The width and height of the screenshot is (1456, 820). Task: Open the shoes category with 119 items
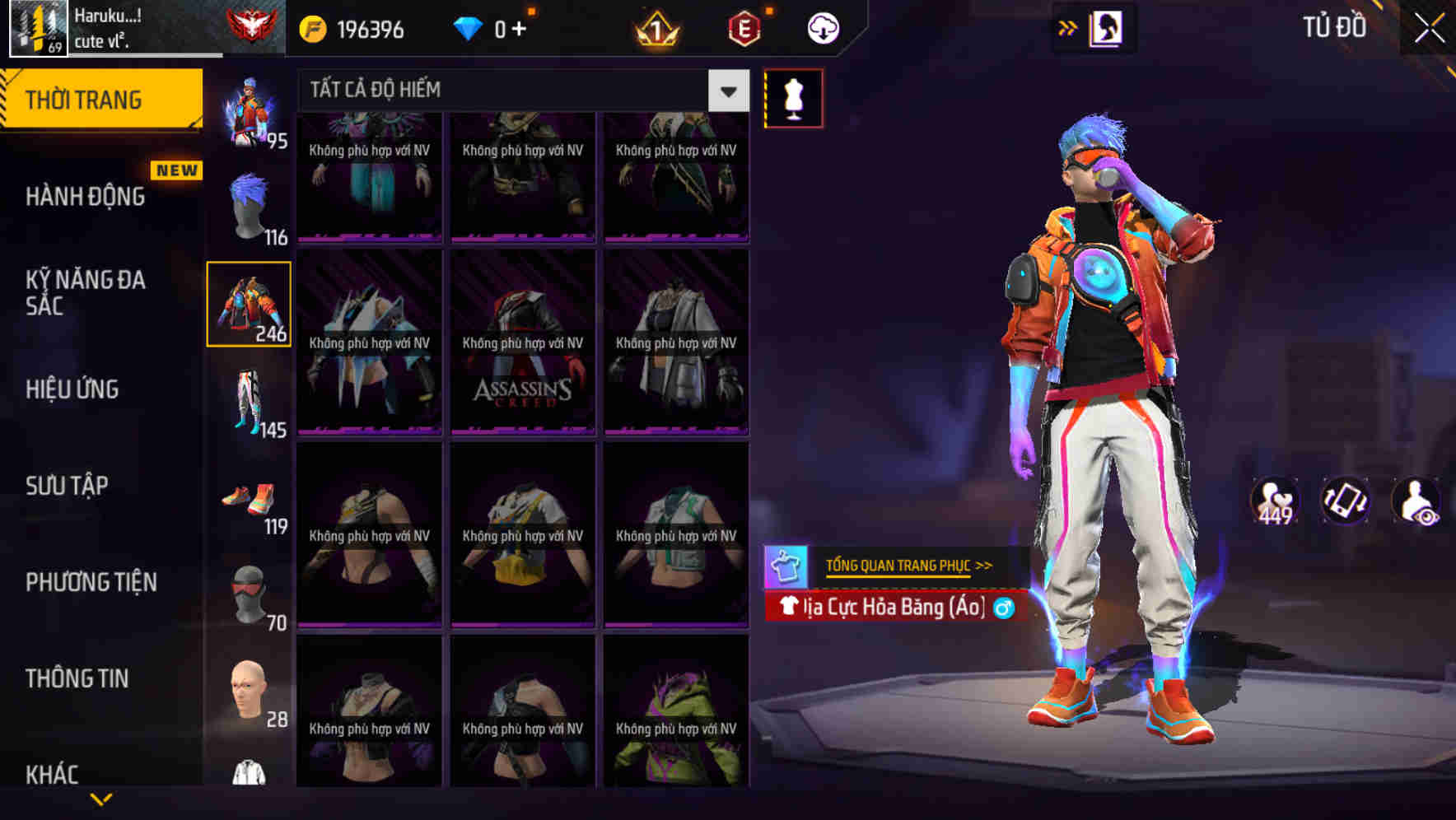(x=250, y=498)
